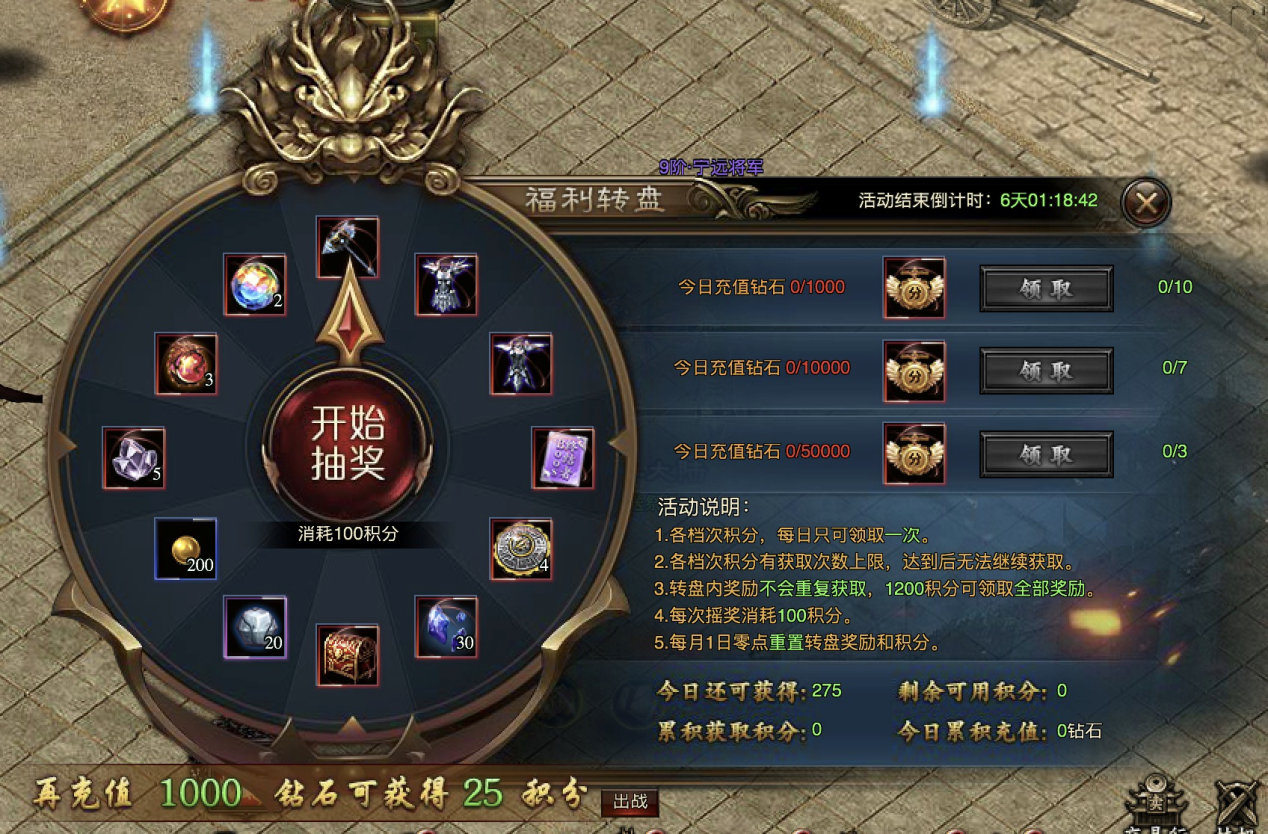
Task: Click the 出战 button
Action: click(x=630, y=801)
